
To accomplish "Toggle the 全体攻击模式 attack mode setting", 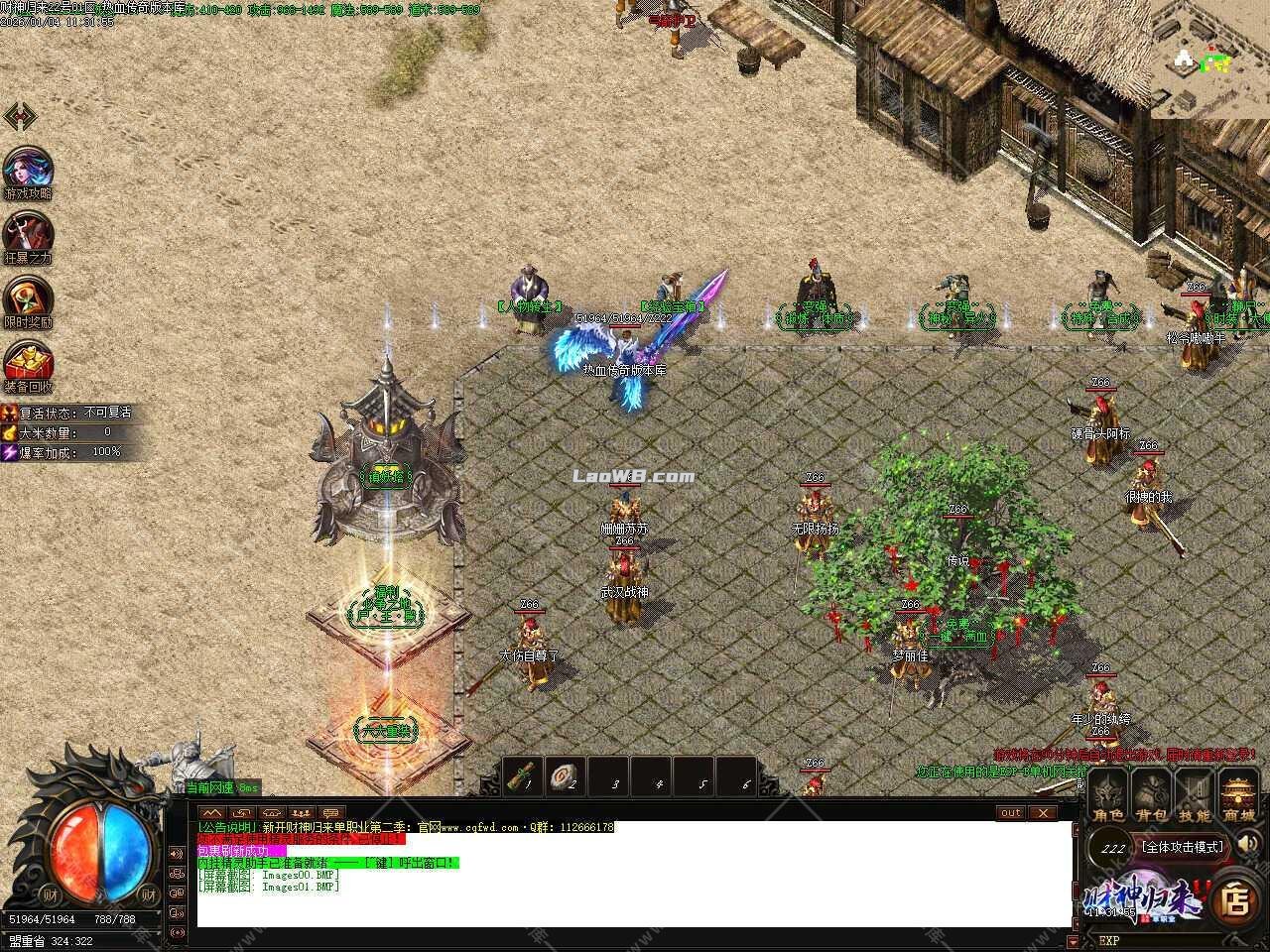I will 1183,847.
